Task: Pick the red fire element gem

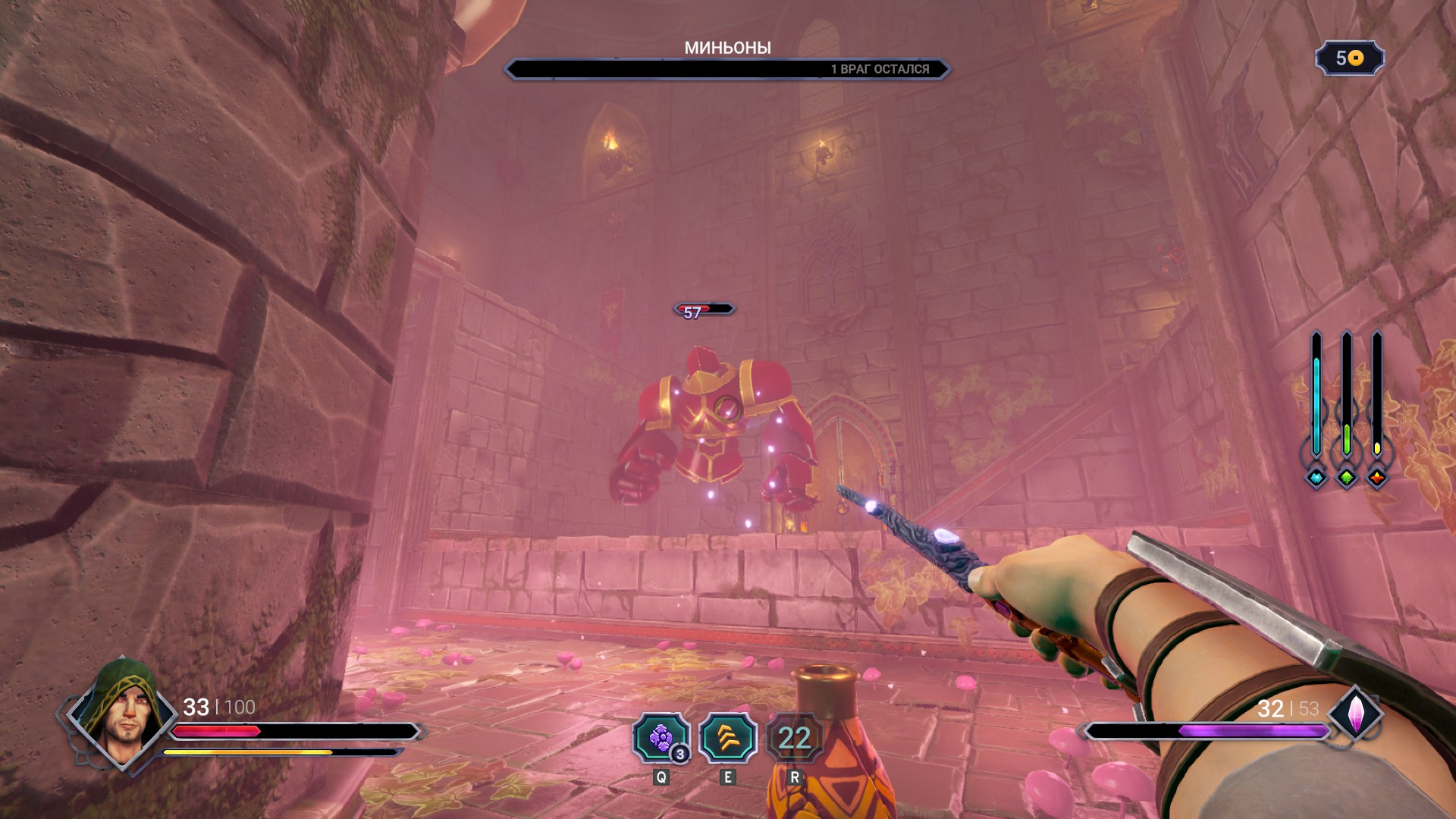Action: coord(1377,478)
